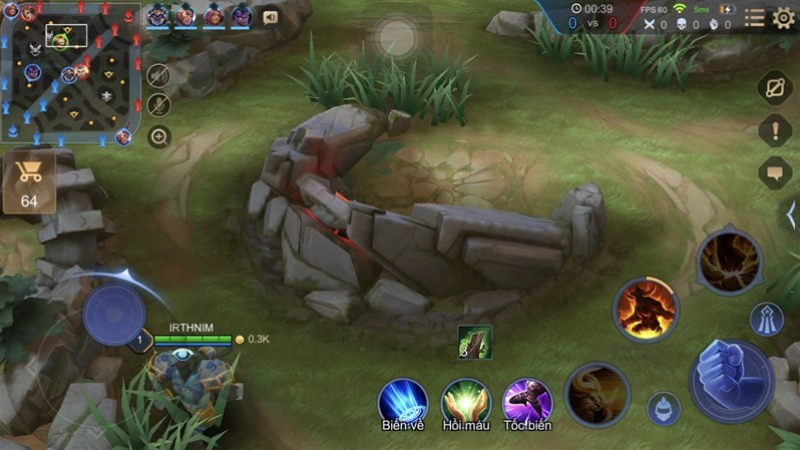Toggle the camera view hexagon button
800x450 pixels.
(775, 87)
